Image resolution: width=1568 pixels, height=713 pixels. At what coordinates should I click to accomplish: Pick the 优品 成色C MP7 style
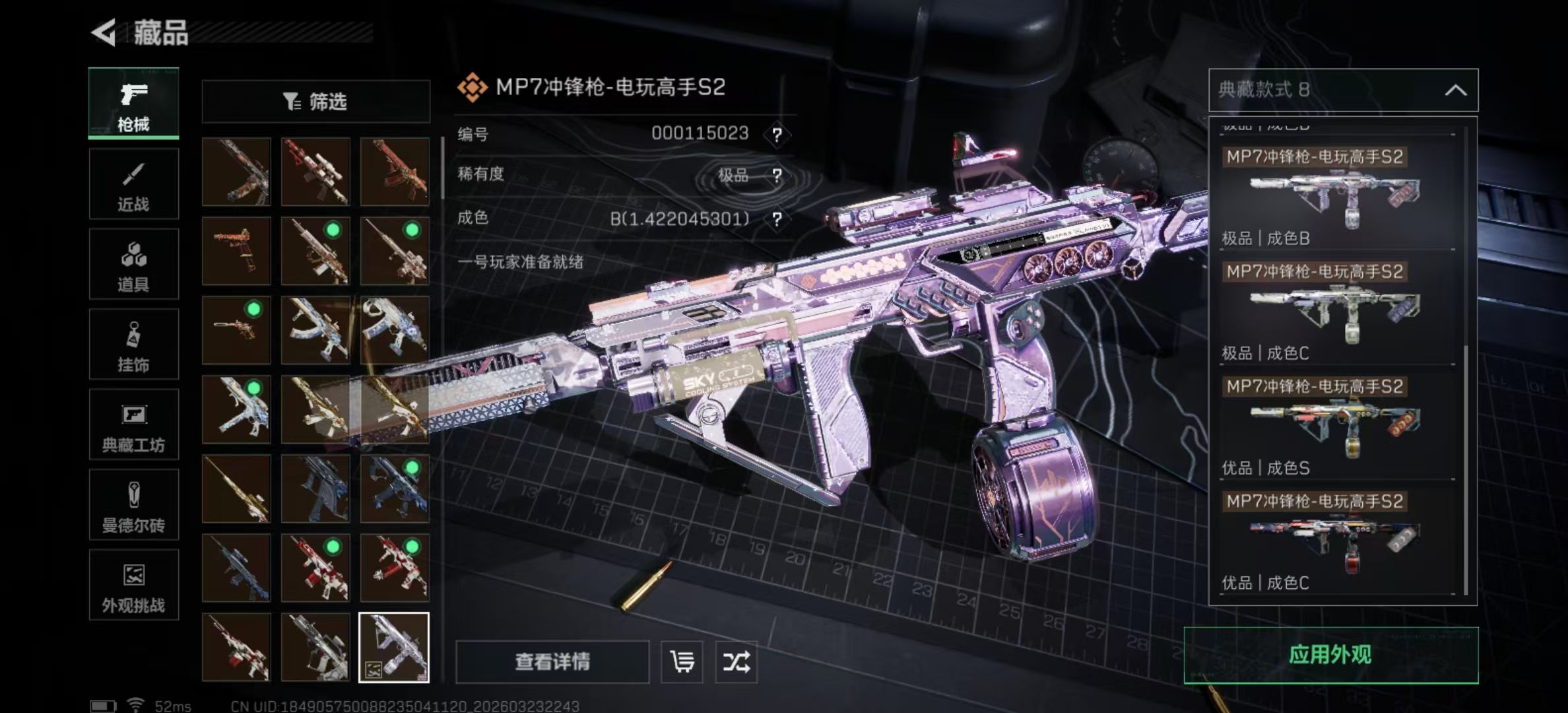(1337, 540)
